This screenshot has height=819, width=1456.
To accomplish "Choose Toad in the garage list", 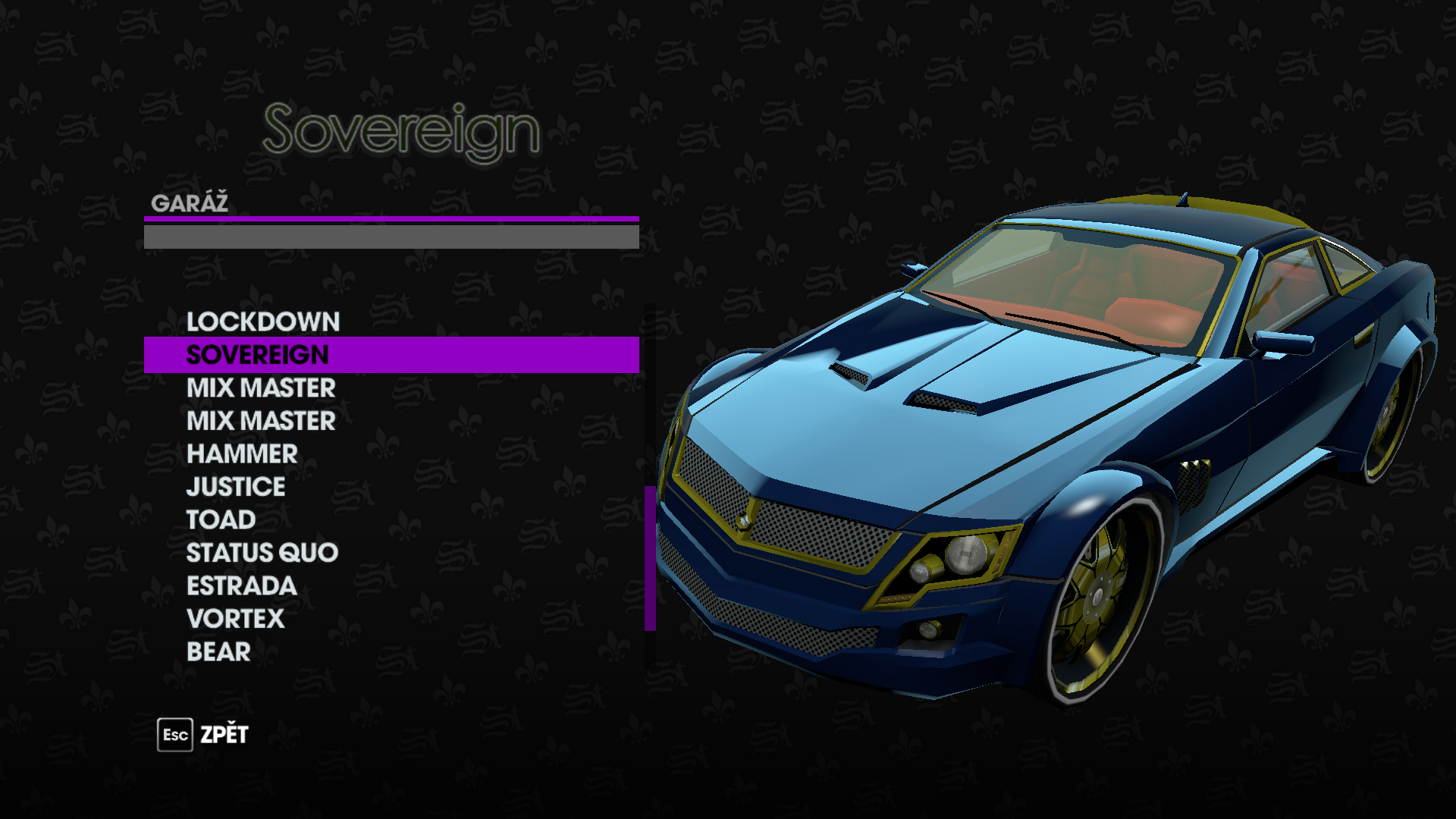I will pyautogui.click(x=221, y=519).
